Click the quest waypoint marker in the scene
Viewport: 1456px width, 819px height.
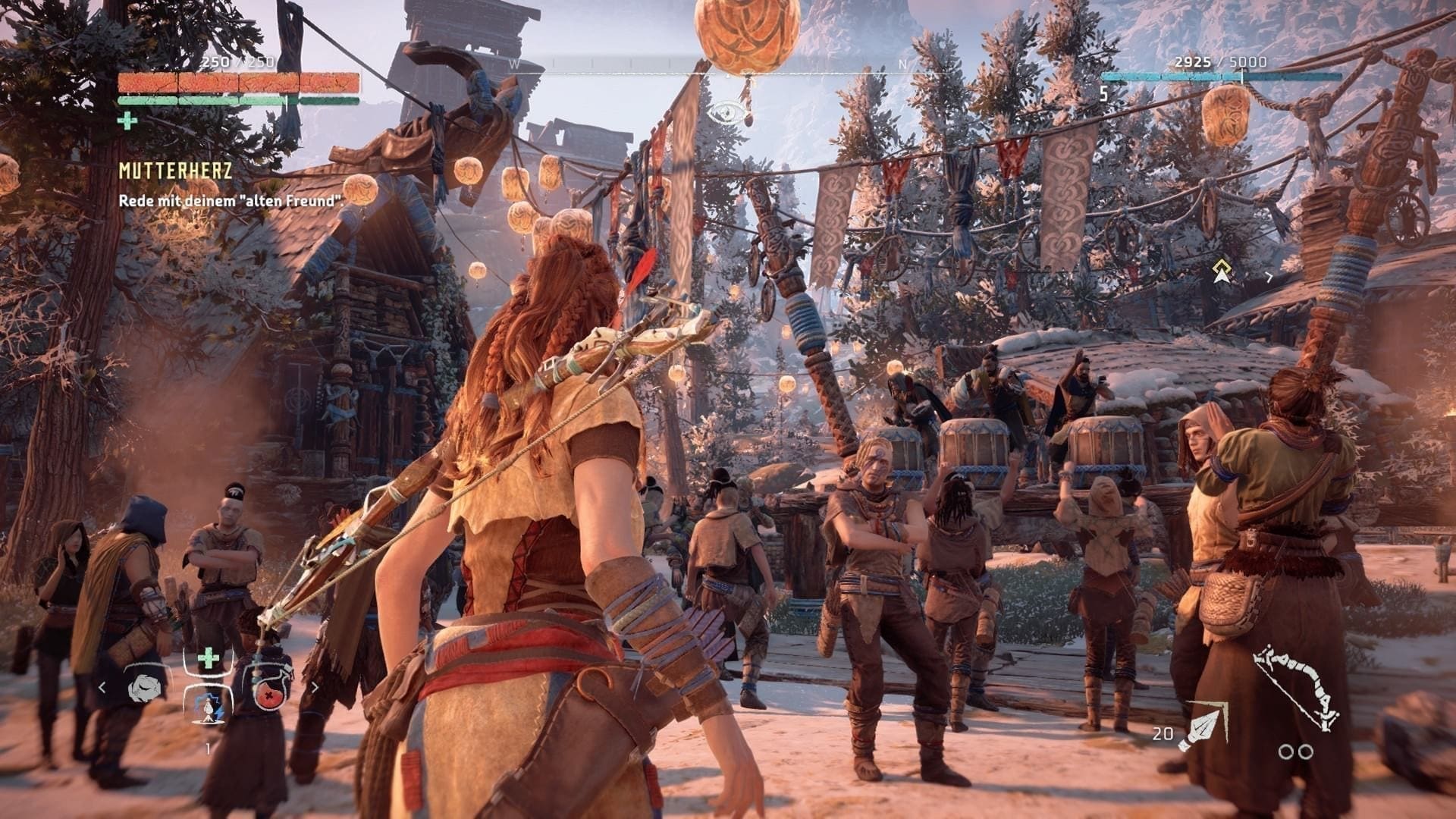coord(1220,271)
